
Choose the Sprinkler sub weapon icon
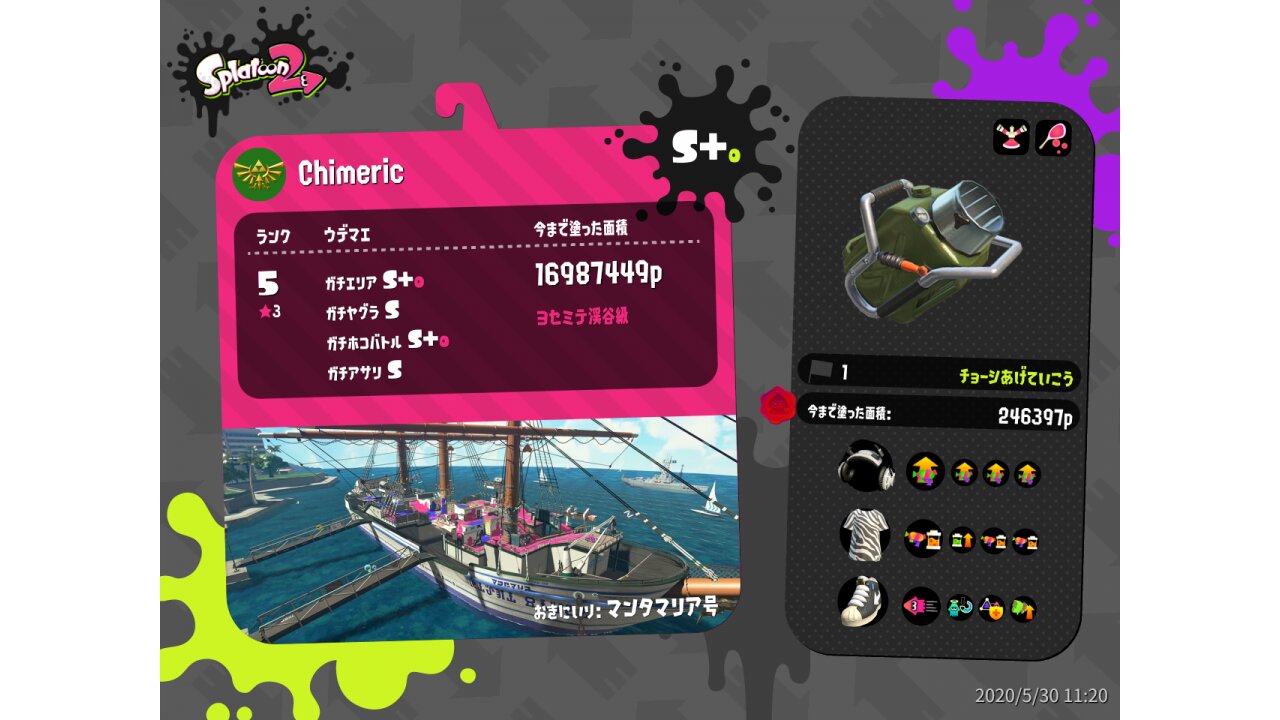coord(1011,137)
